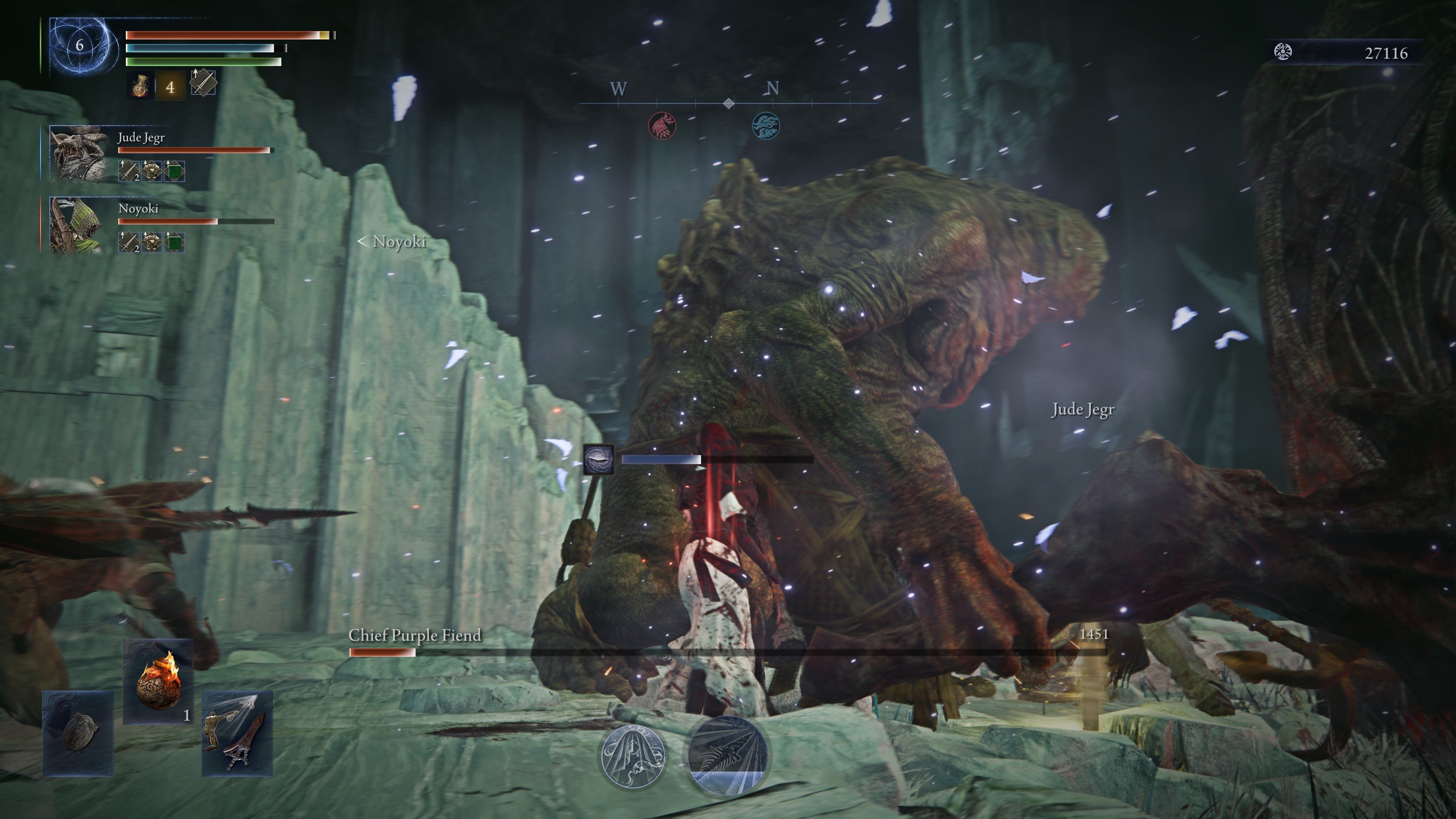This screenshot has height=819, width=1456.
Task: Use the crimson flask icon
Action: click(140, 86)
